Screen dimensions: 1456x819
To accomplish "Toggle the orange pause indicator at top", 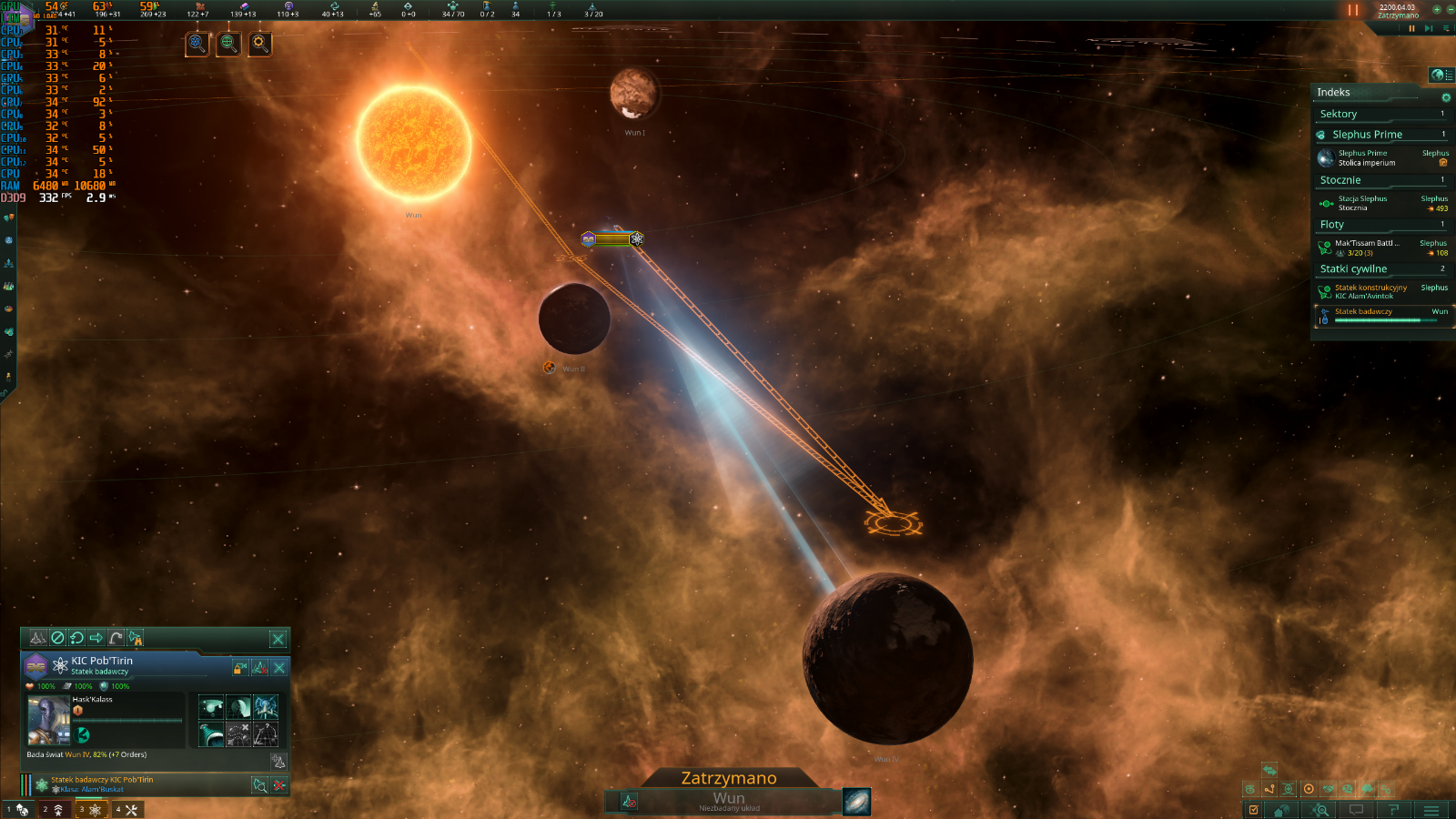I will click(x=1353, y=10).
